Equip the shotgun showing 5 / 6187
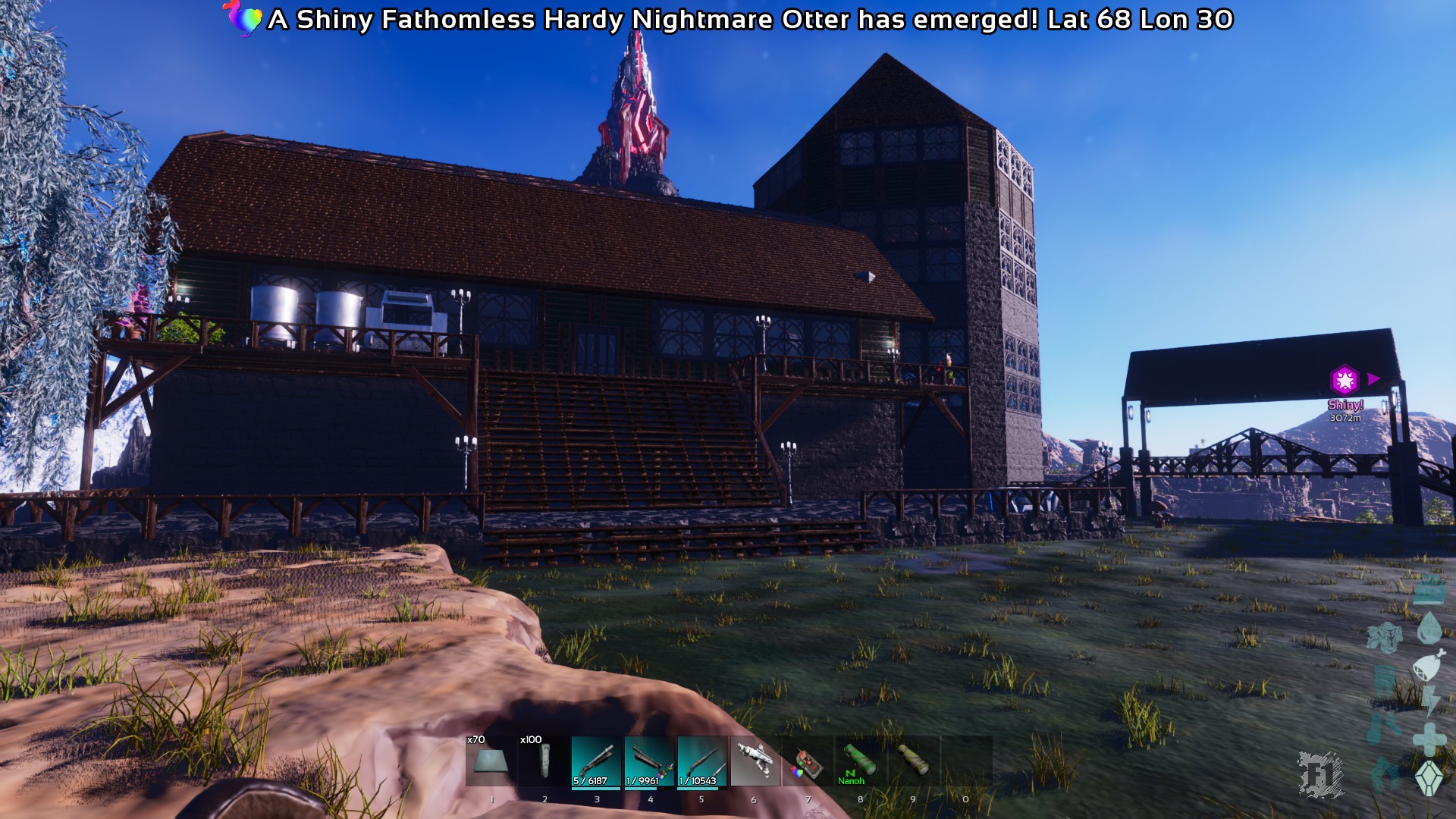This screenshot has height=819, width=1456. click(596, 761)
